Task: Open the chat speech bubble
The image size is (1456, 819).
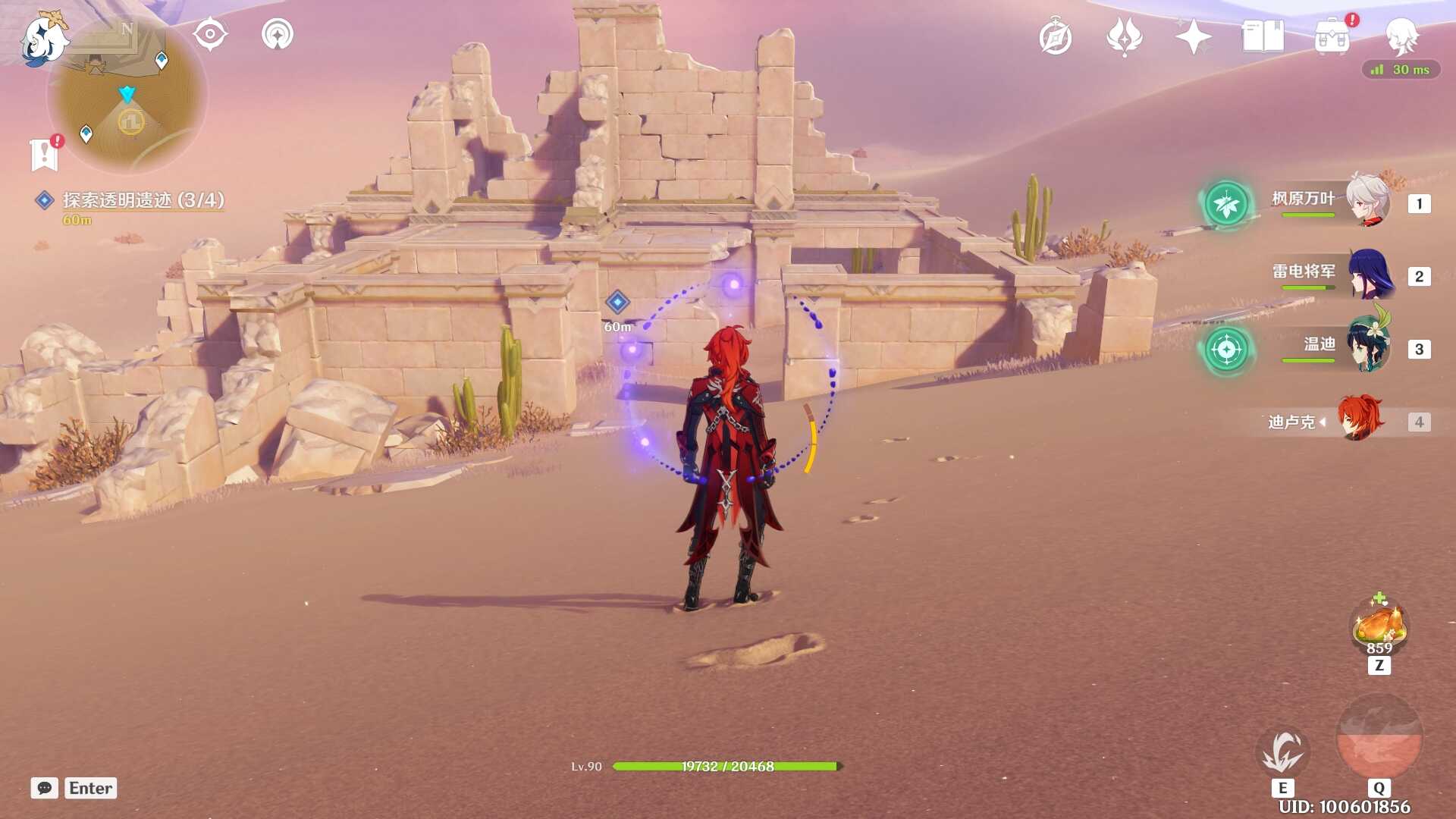Action: click(x=45, y=788)
